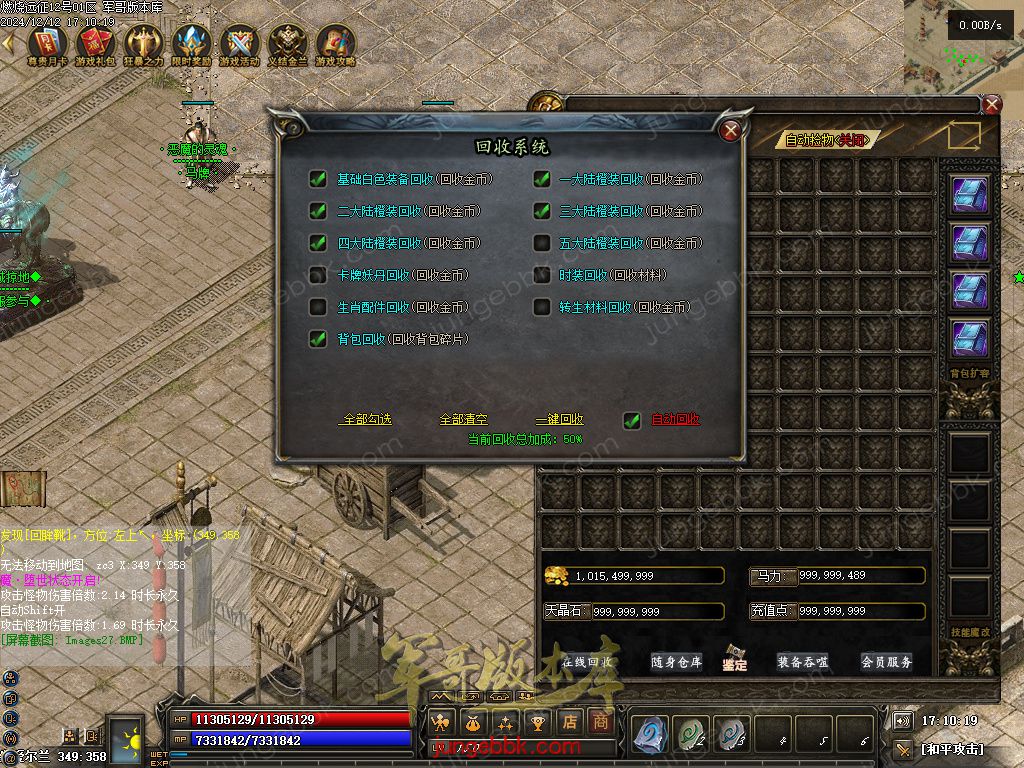Close the inventory bag panel
This screenshot has width=1024, height=768.
pyautogui.click(x=991, y=104)
